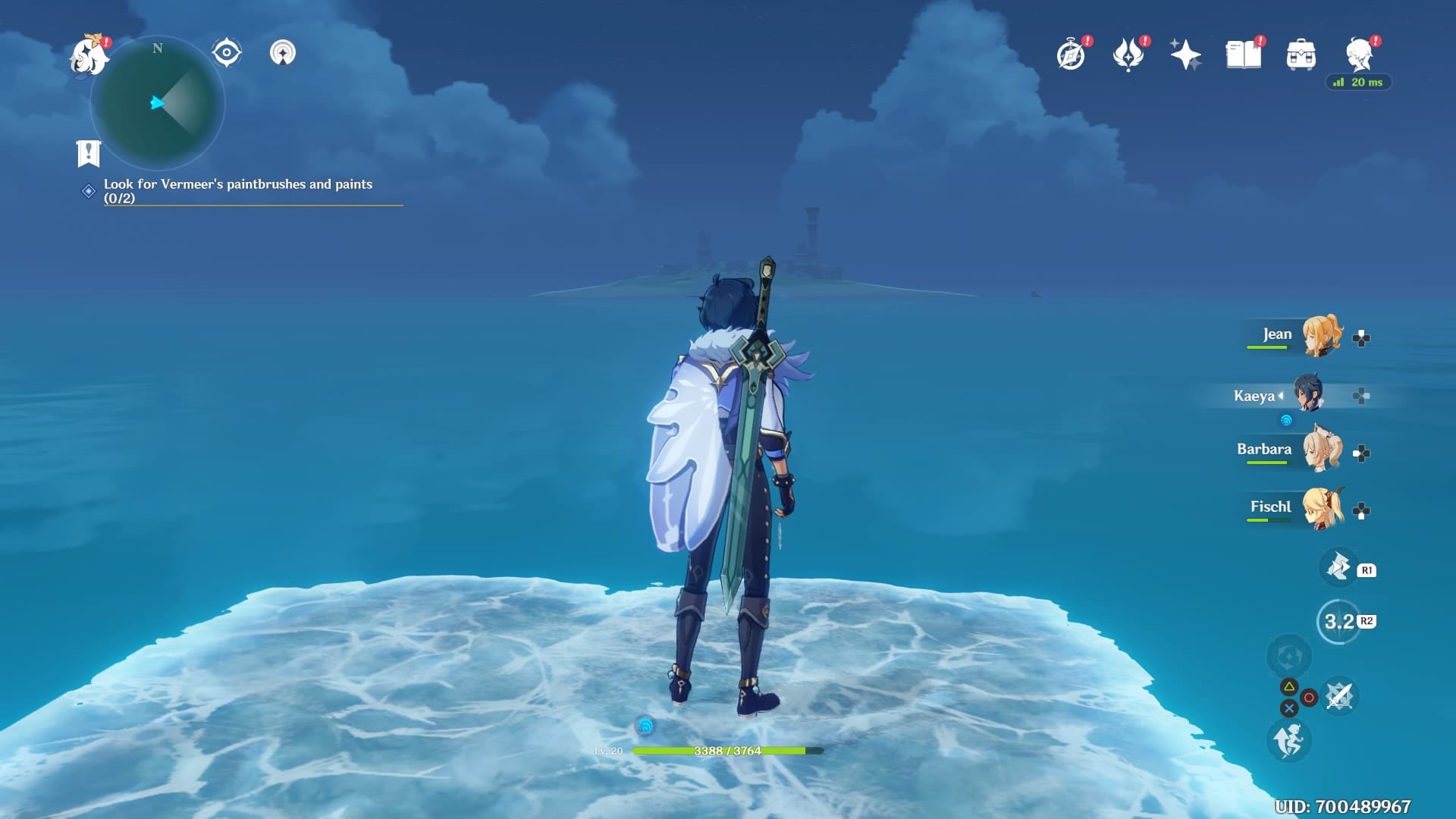The height and width of the screenshot is (819, 1456).
Task: Open the Adventurer Handbook compass icon
Action: tap(1069, 53)
